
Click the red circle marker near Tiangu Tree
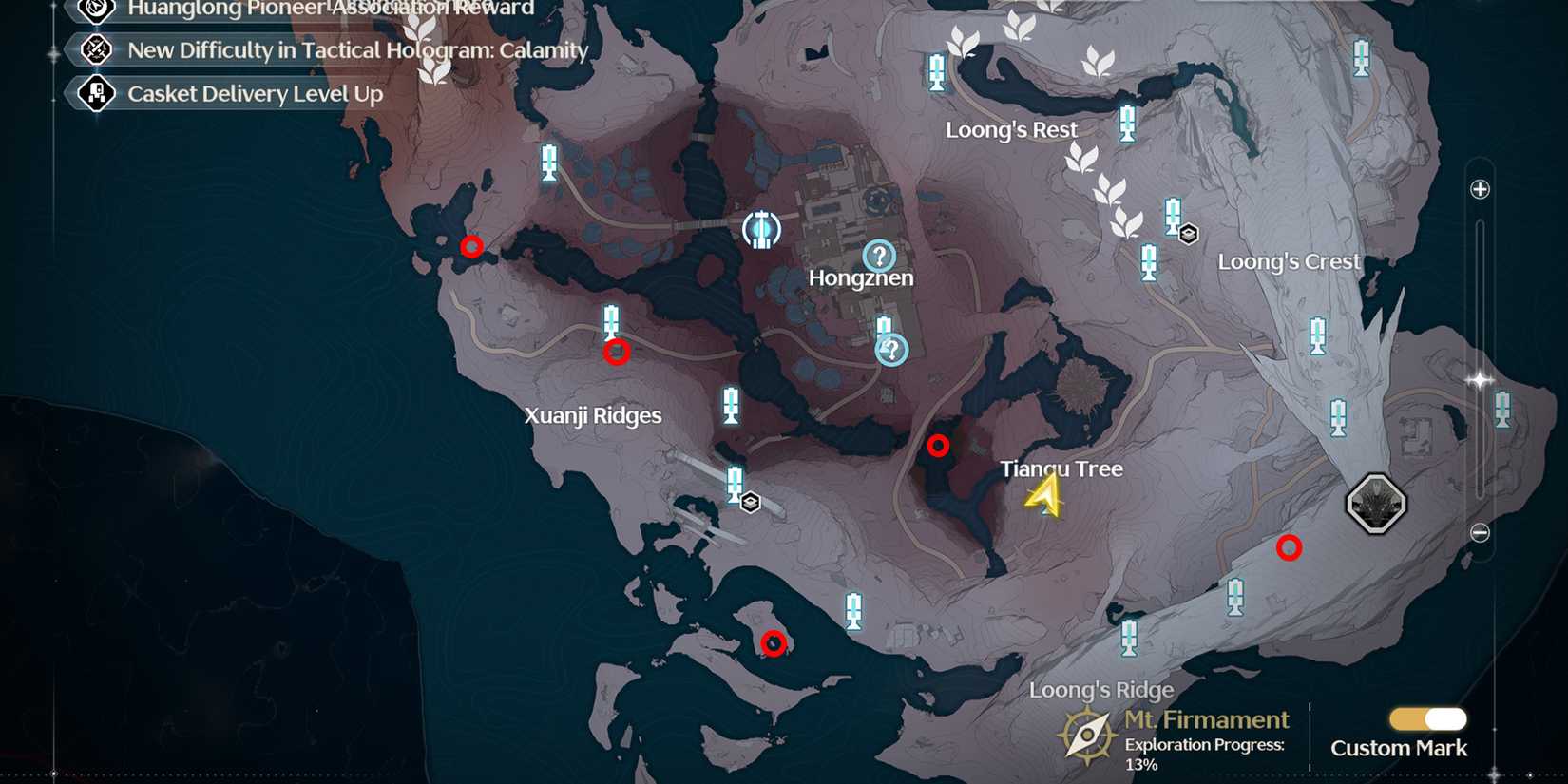point(939,444)
